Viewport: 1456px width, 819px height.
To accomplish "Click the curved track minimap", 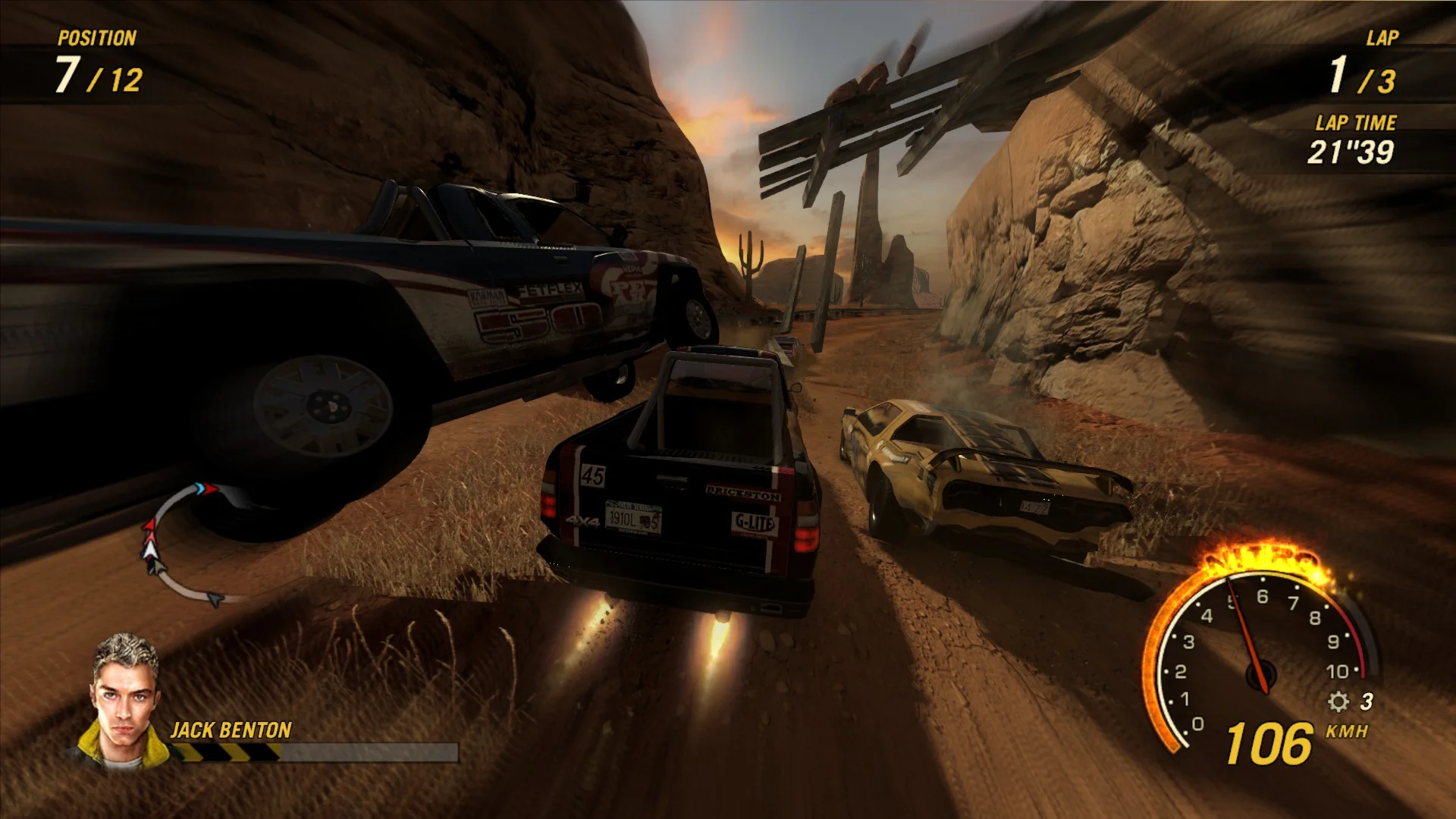I will (182, 542).
